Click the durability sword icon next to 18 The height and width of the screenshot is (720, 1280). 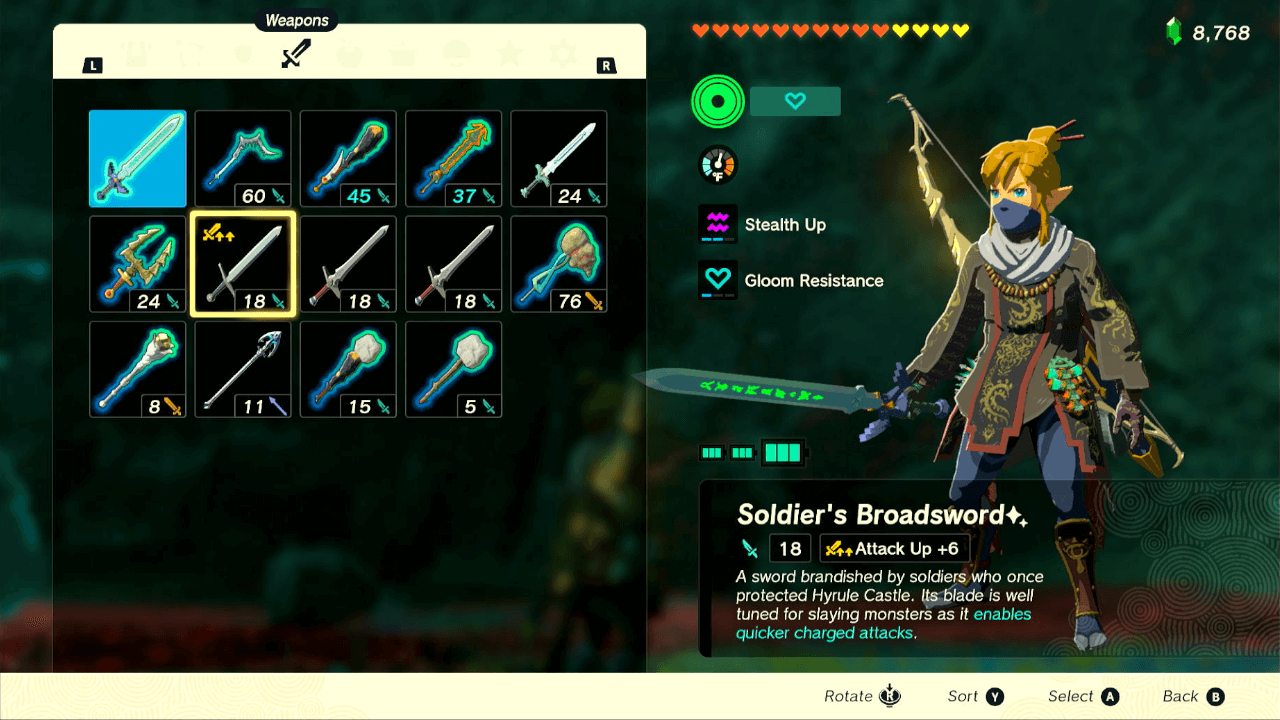(752, 548)
